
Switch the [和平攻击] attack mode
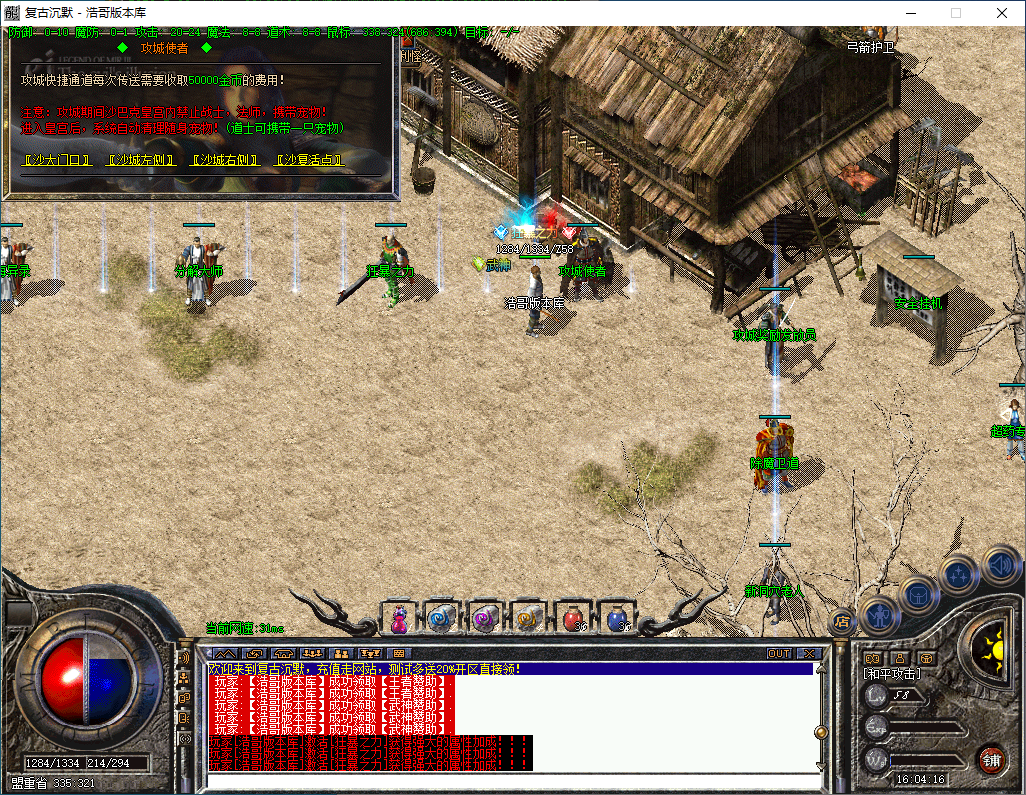[x=892, y=674]
